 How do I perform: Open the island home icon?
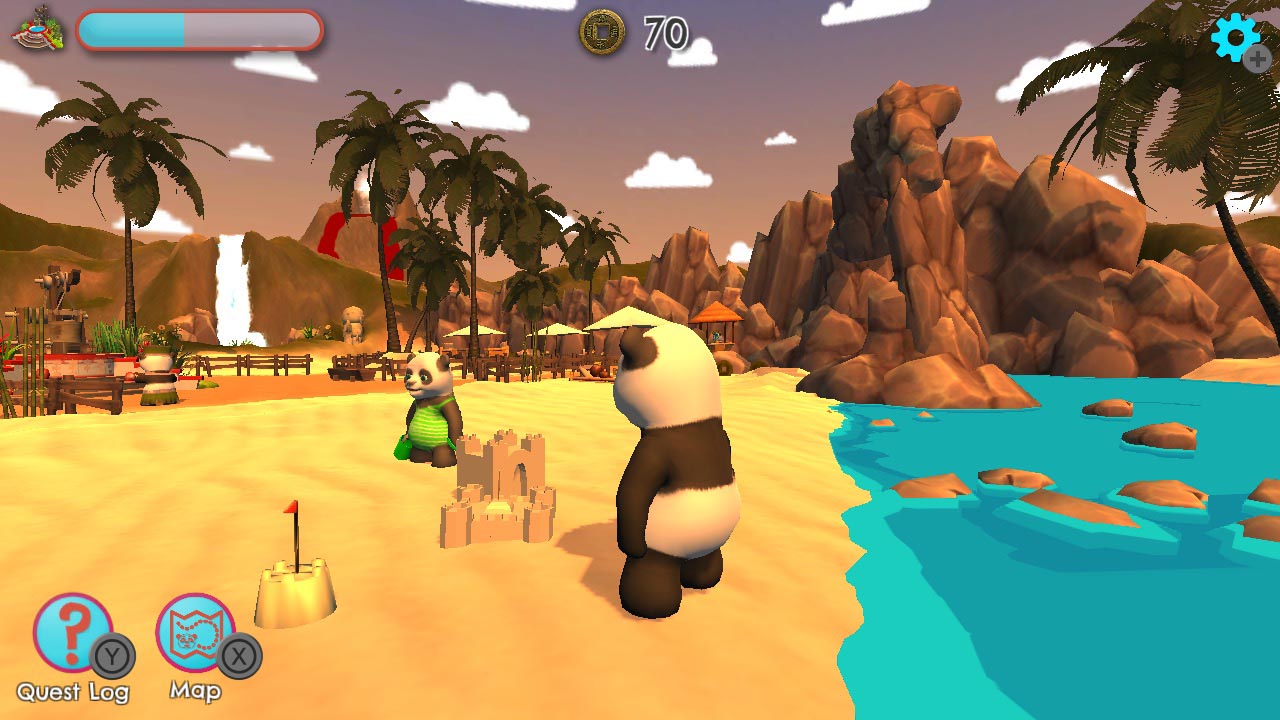pos(35,30)
